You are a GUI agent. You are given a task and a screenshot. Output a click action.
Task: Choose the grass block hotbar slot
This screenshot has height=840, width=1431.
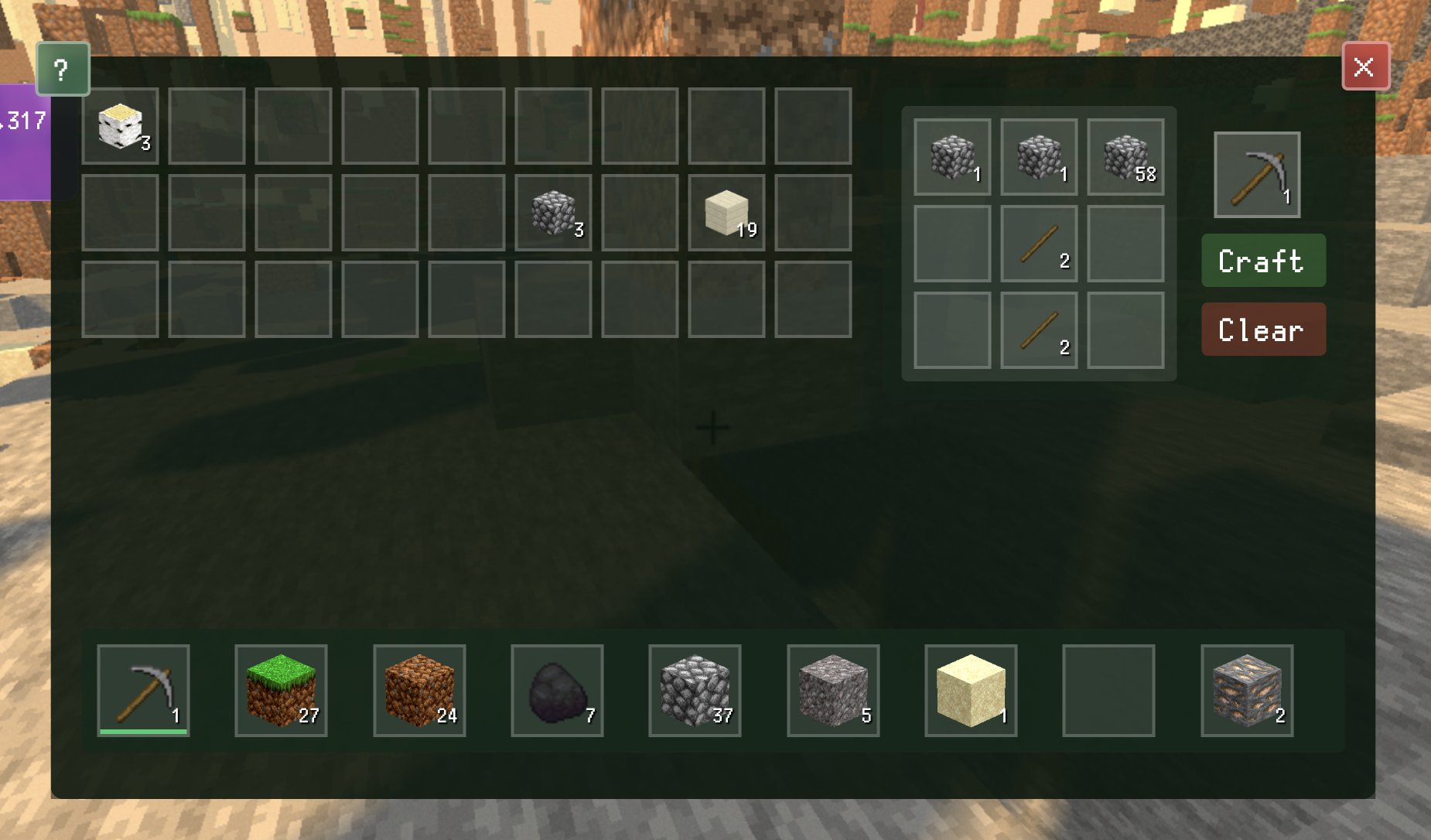coord(281,690)
